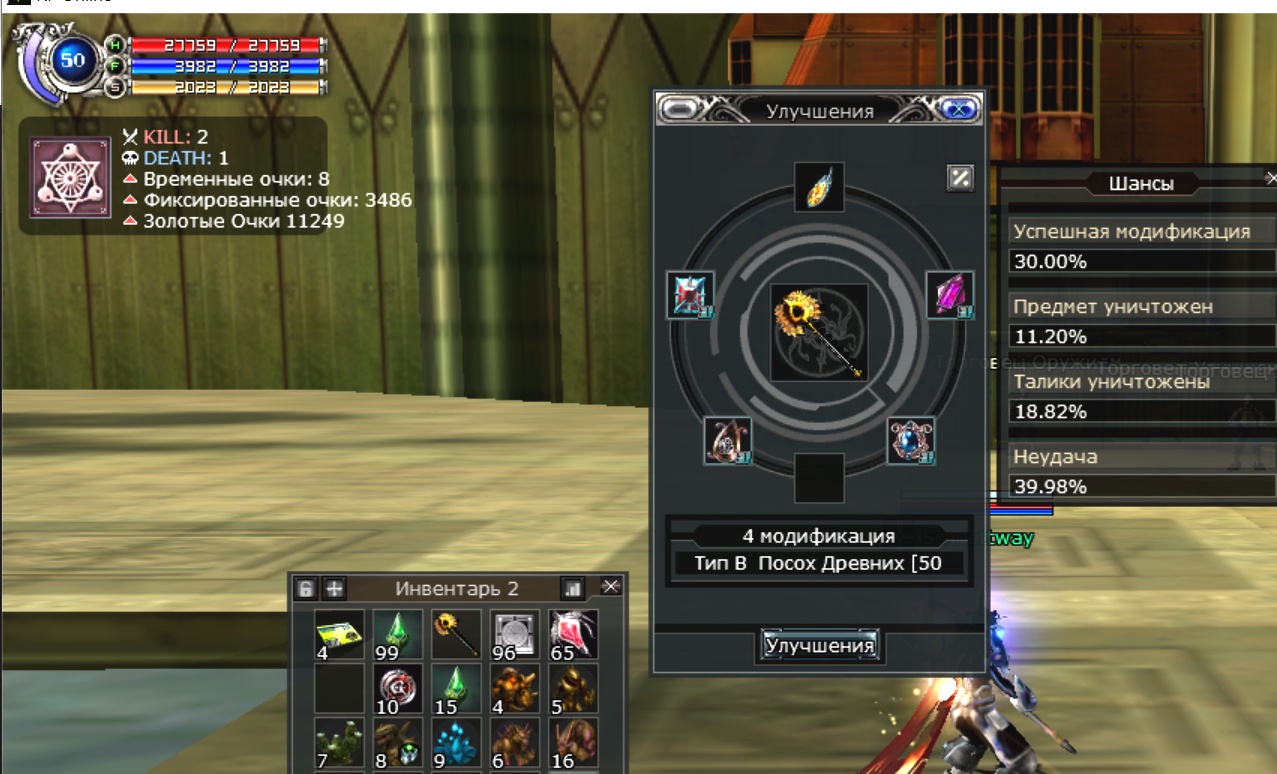Select the red-silver disc stack of 10
Viewport: 1277px width, 774px height.
398,689
